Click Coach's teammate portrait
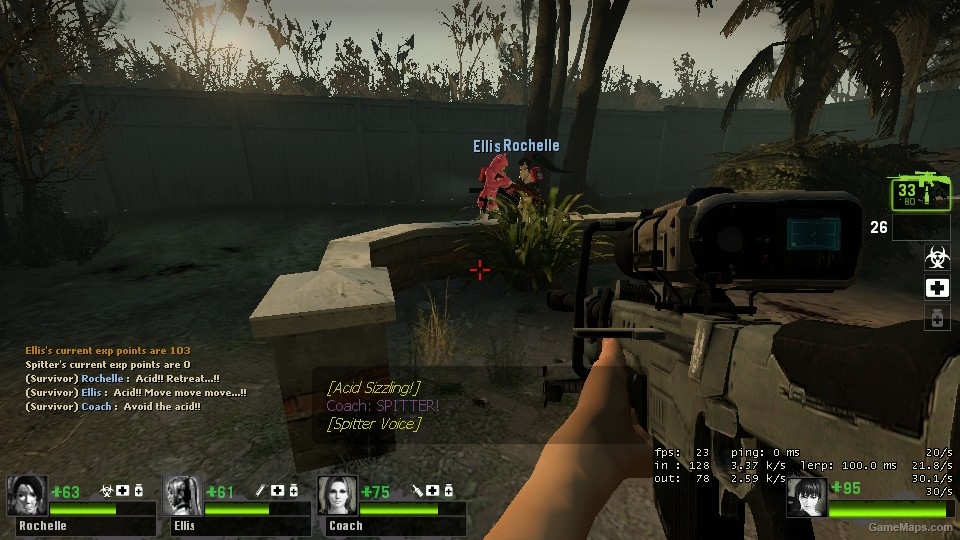Screen dimensions: 960x540 coord(337,495)
